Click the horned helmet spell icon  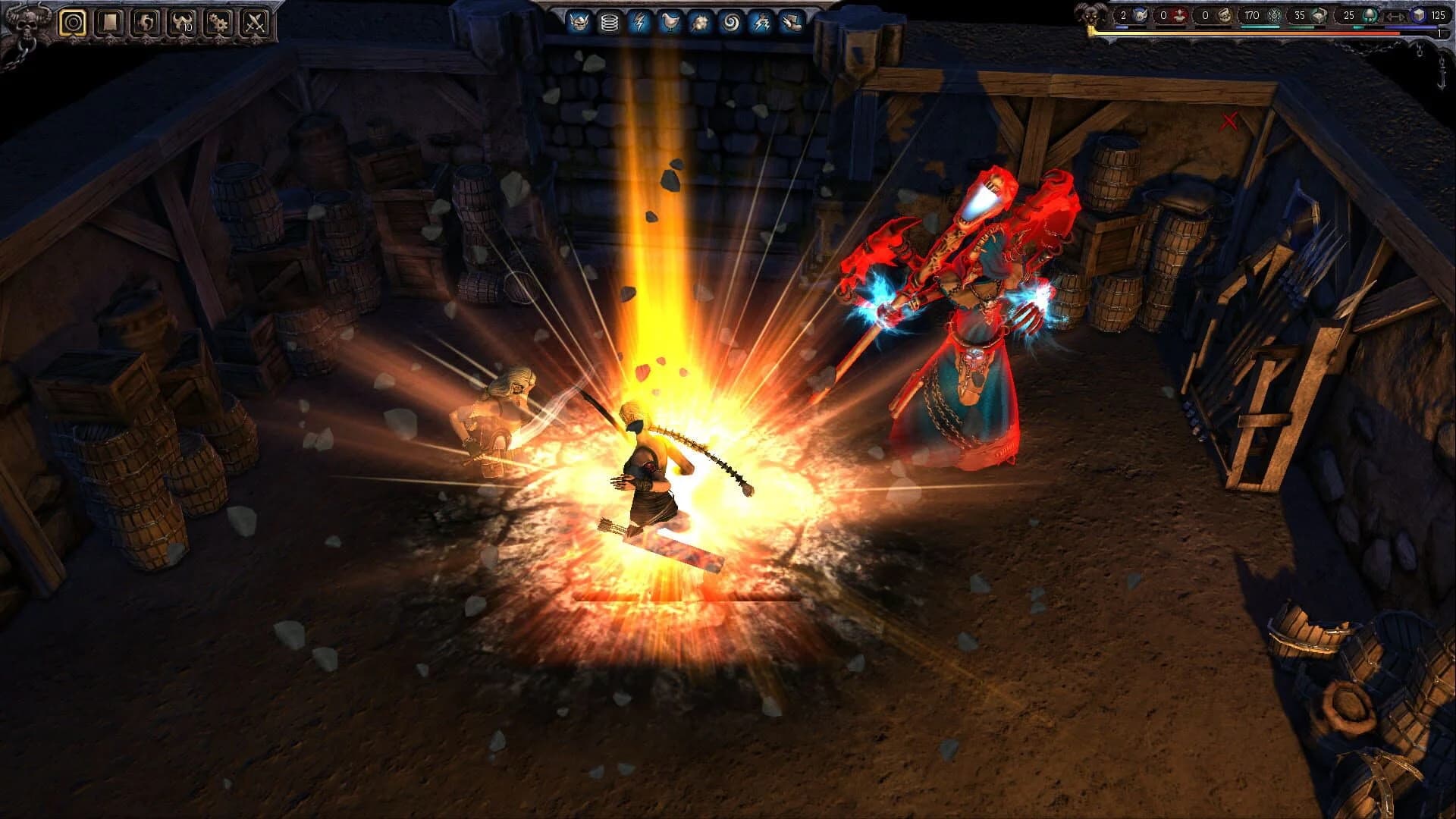coord(579,21)
